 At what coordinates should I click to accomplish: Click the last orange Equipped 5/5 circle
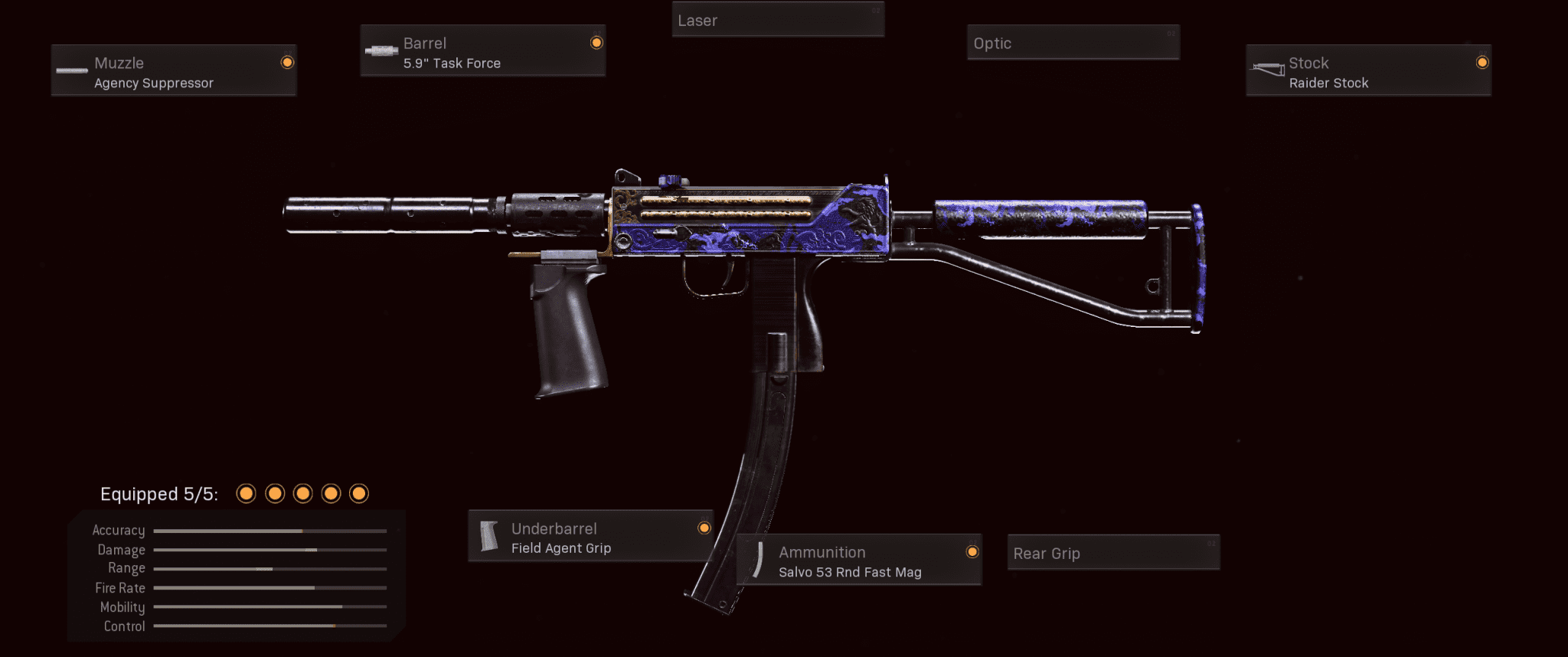pyautogui.click(x=360, y=494)
